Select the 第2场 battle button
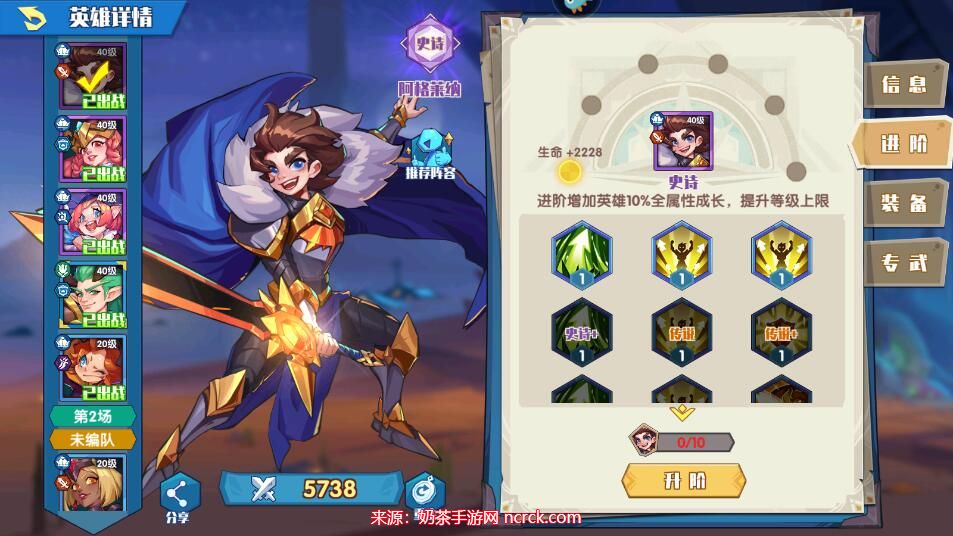Viewport: 953px width, 536px height. coord(92,417)
